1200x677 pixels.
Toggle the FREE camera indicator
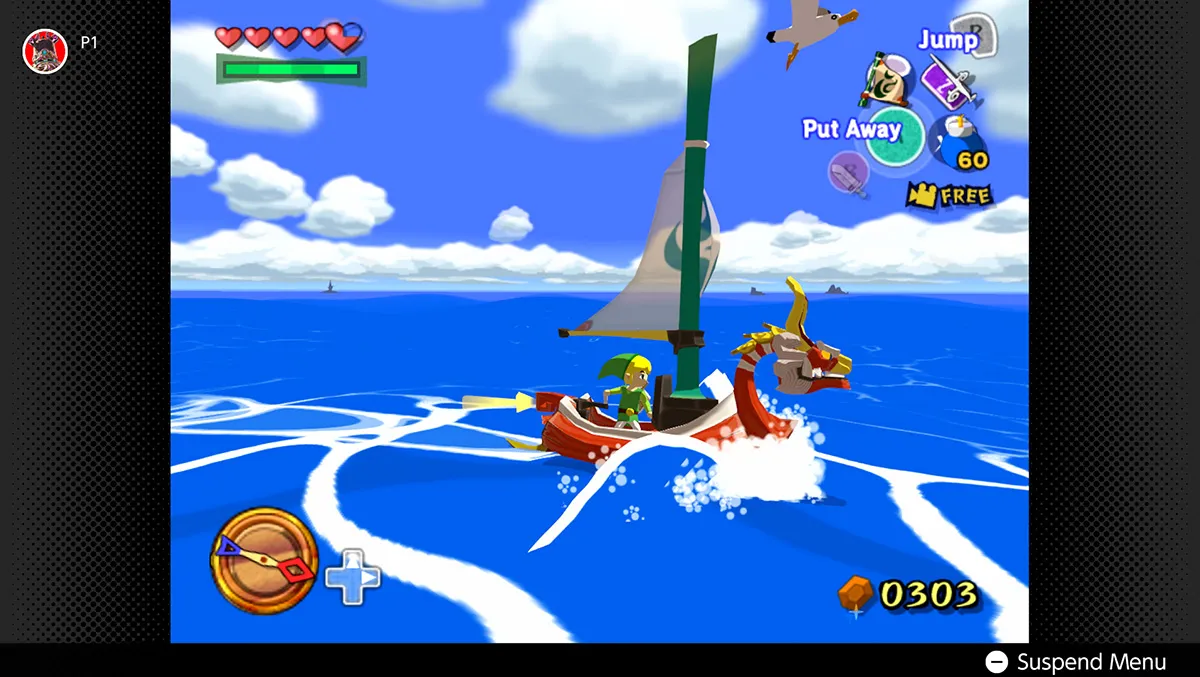pos(949,195)
